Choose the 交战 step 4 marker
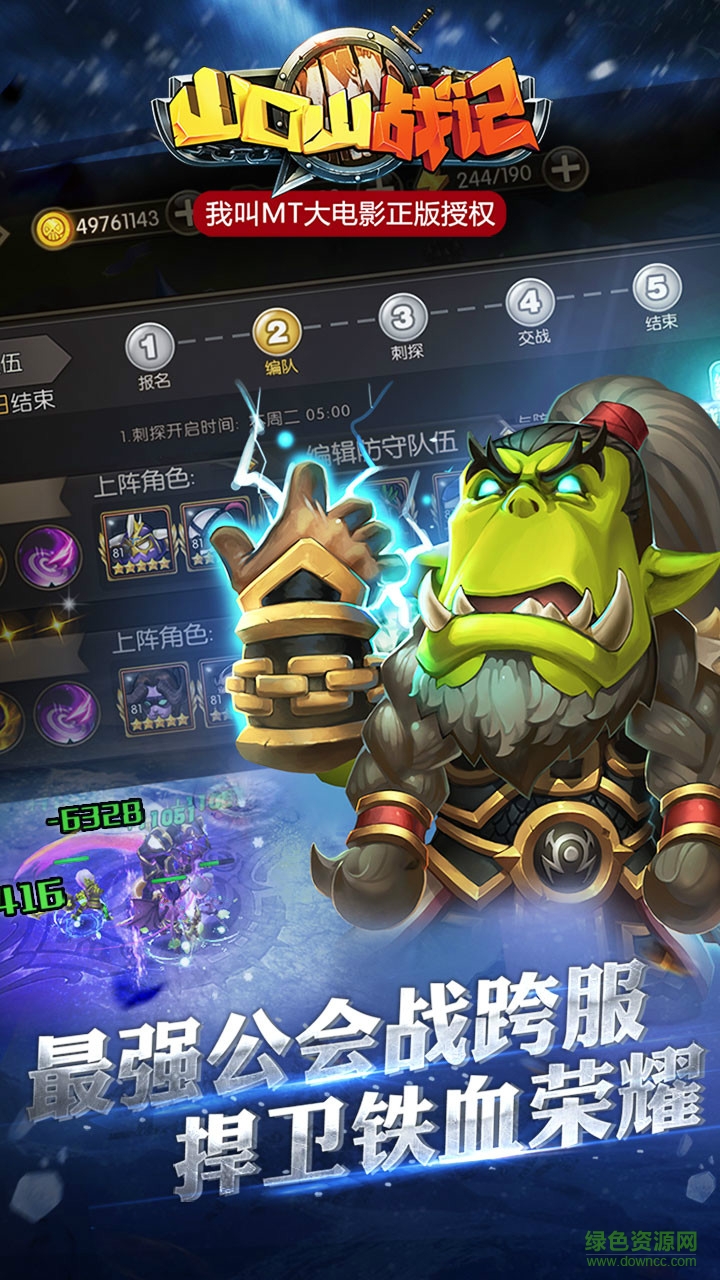 (x=529, y=303)
